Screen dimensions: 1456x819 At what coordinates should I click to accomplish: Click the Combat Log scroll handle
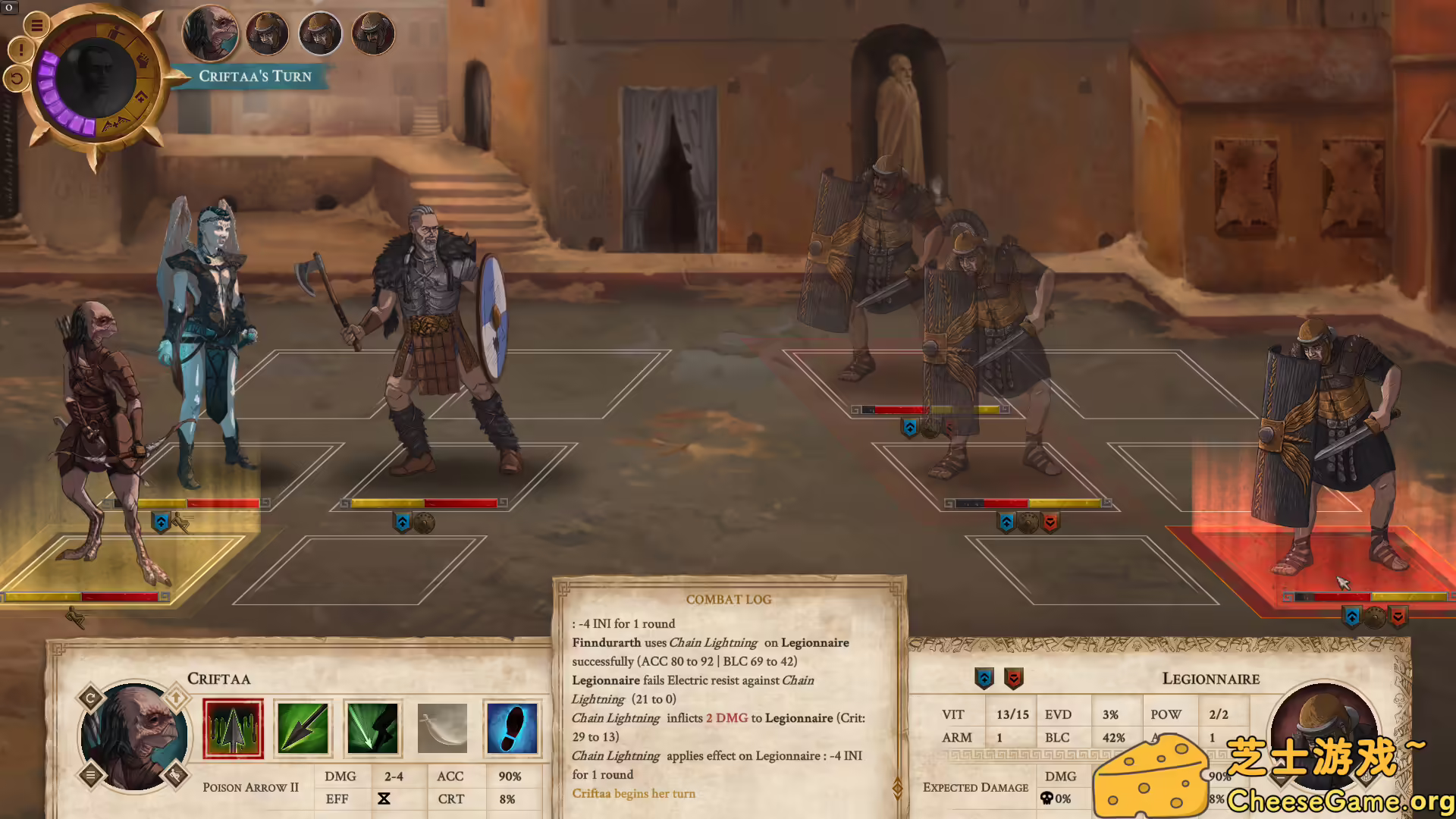pos(898,788)
